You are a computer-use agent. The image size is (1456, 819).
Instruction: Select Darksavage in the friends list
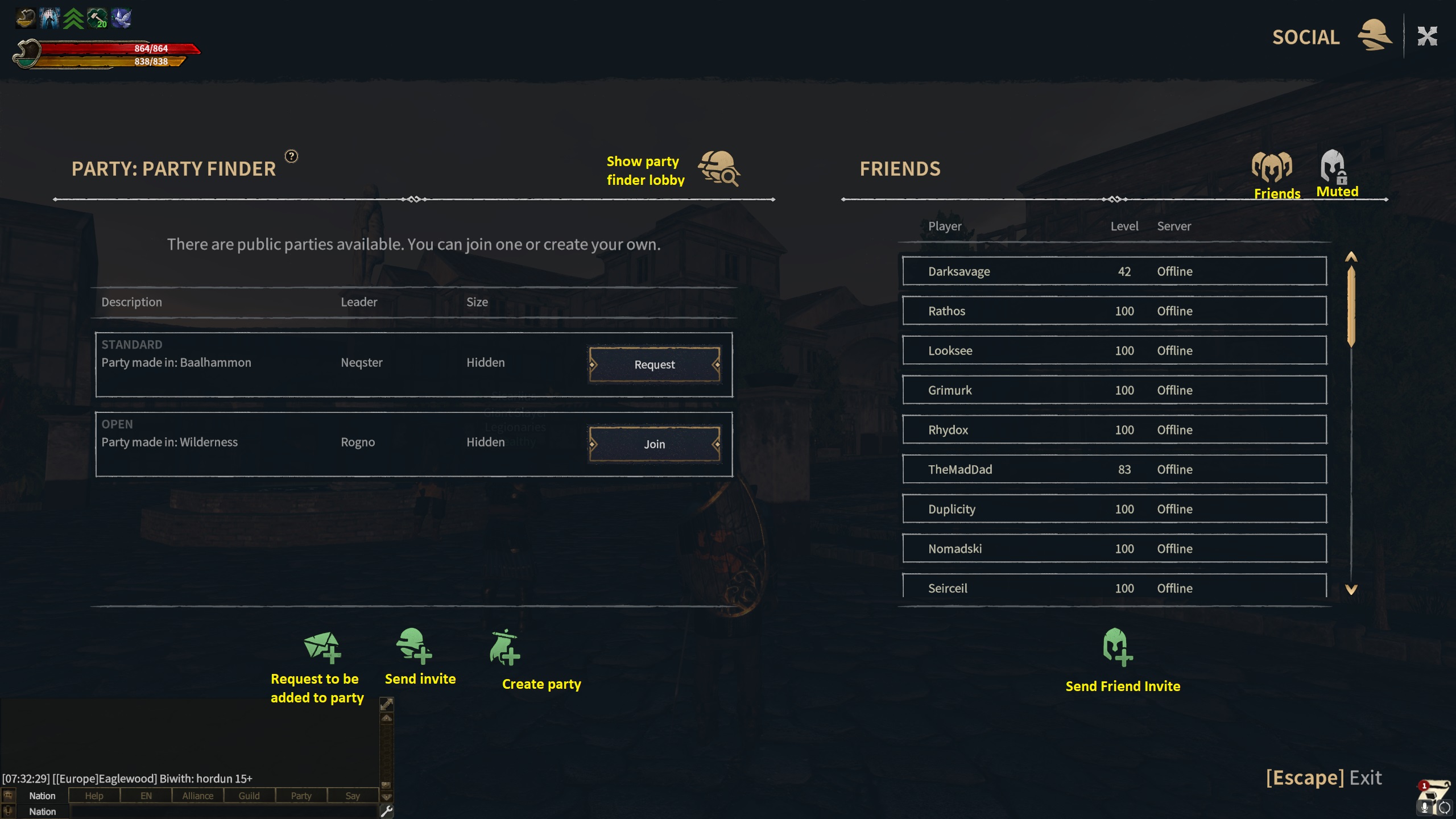(x=1114, y=271)
